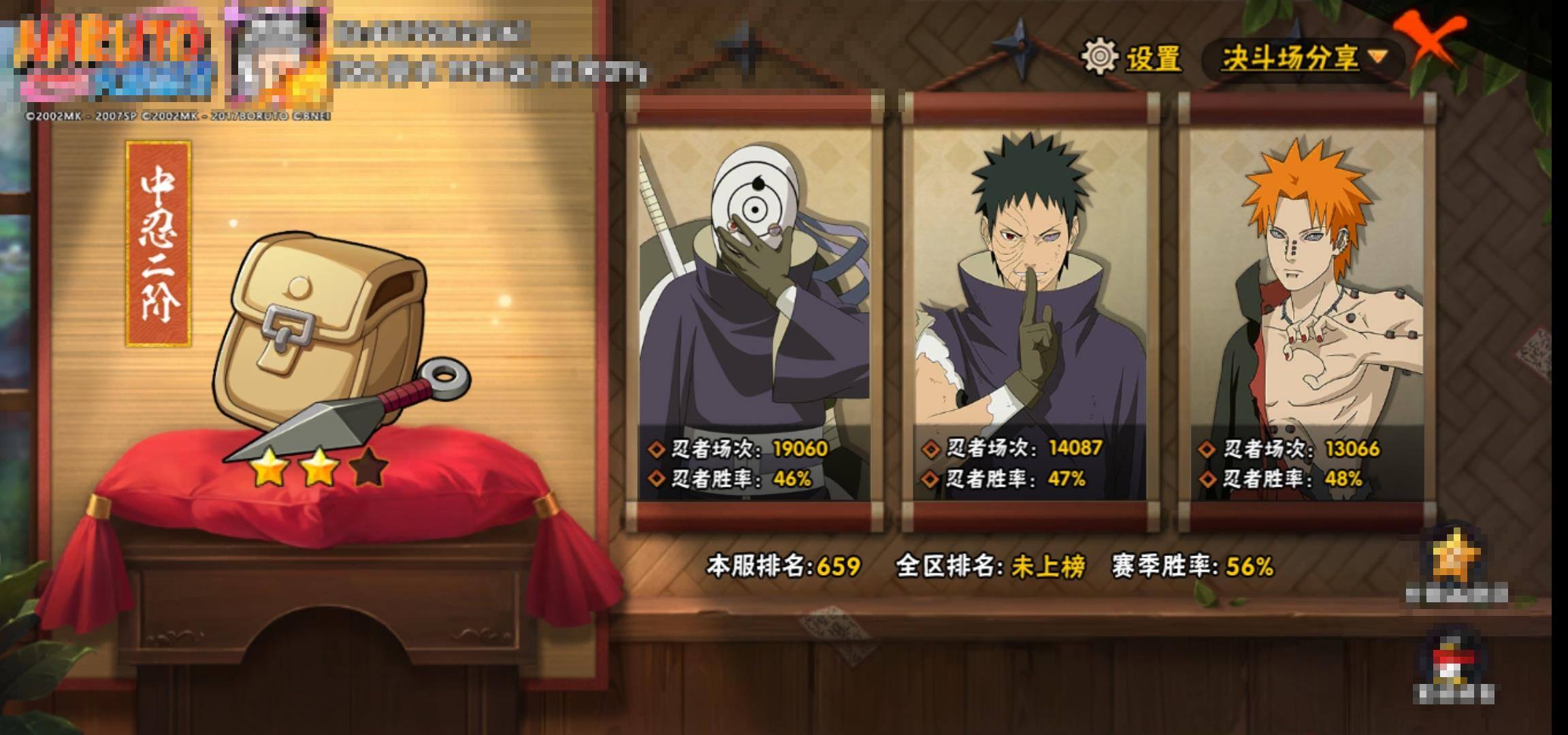Close the screen with the orange X
Screen dimensions: 1568x735
tap(1431, 42)
